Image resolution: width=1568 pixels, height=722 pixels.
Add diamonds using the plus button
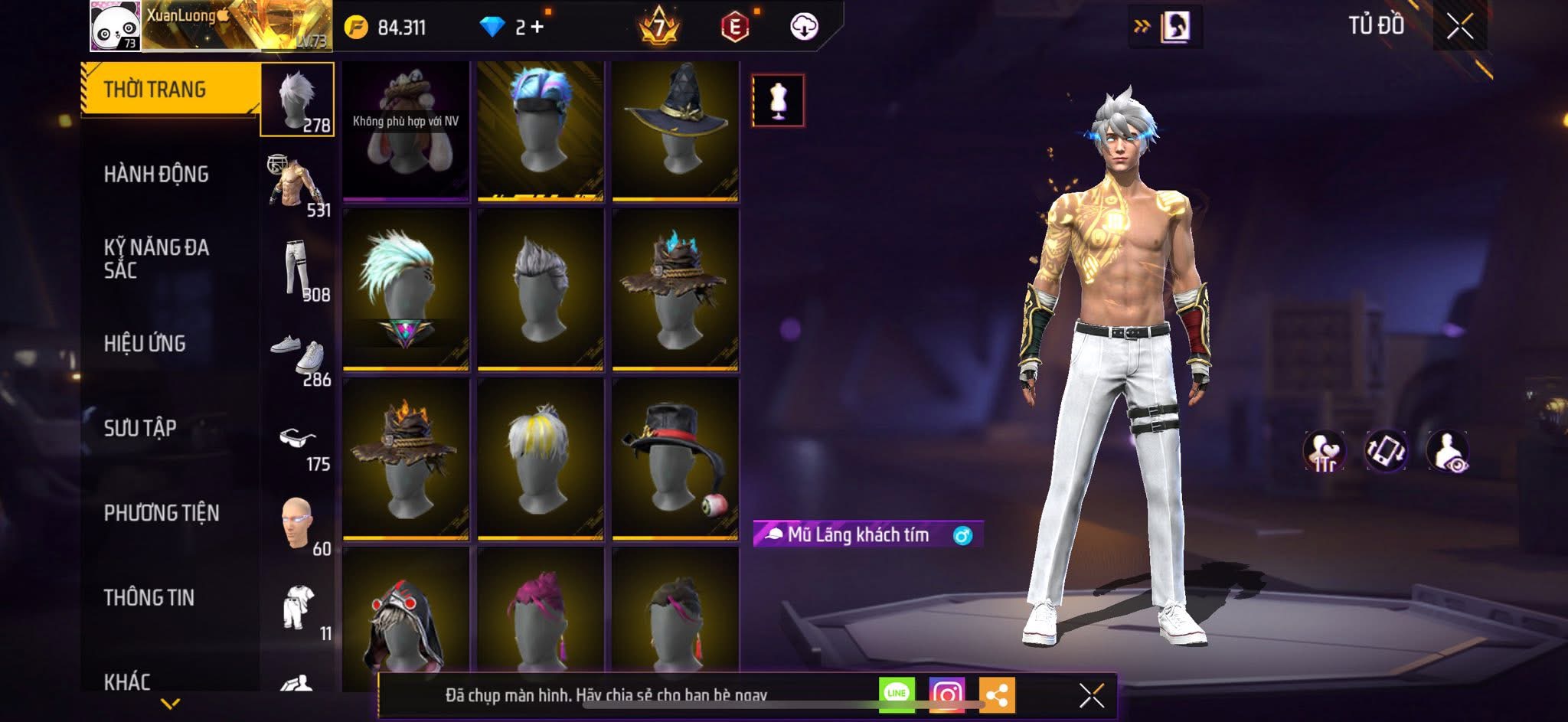[x=537, y=28]
